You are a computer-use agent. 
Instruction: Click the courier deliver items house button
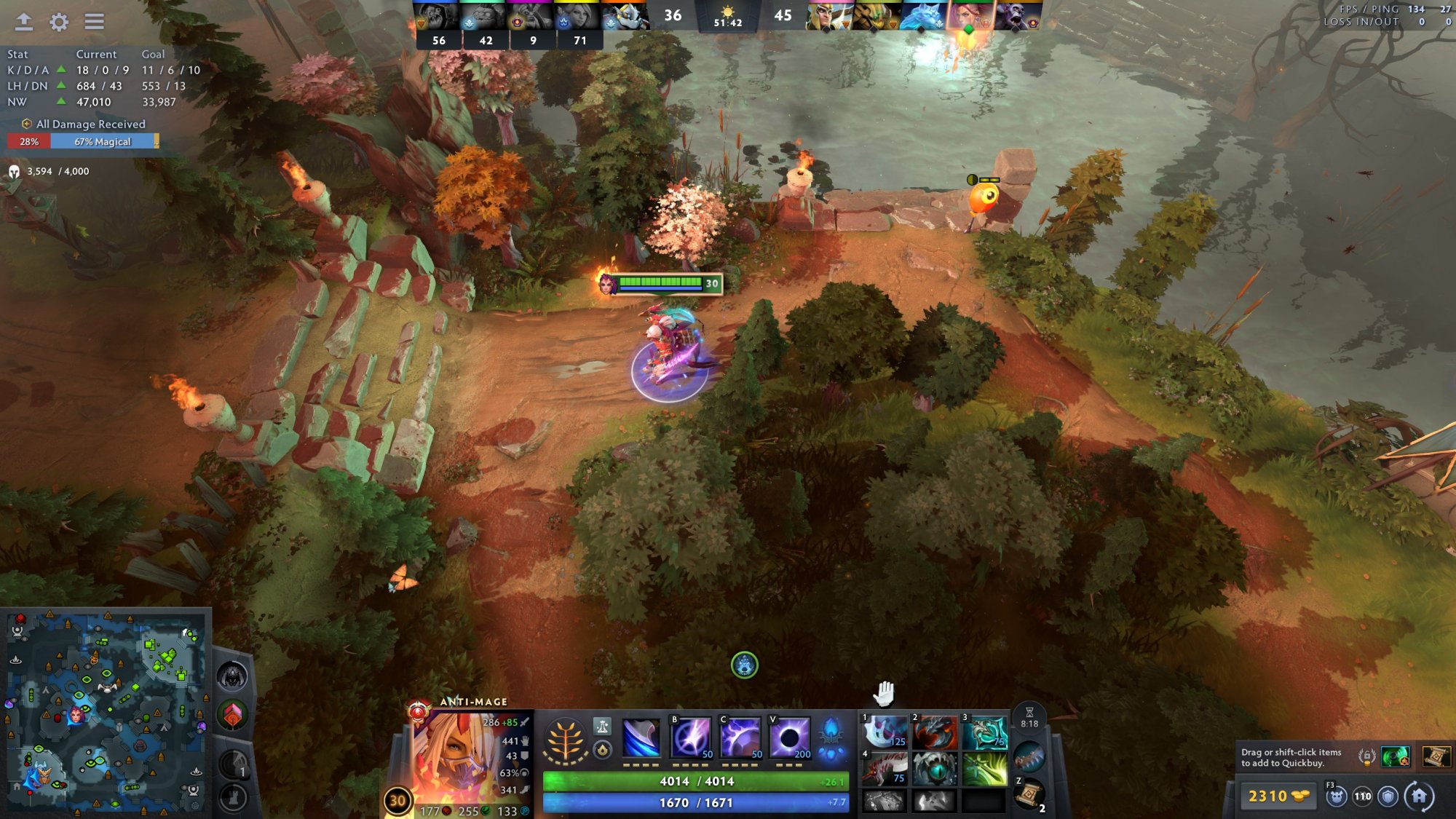(x=1419, y=796)
